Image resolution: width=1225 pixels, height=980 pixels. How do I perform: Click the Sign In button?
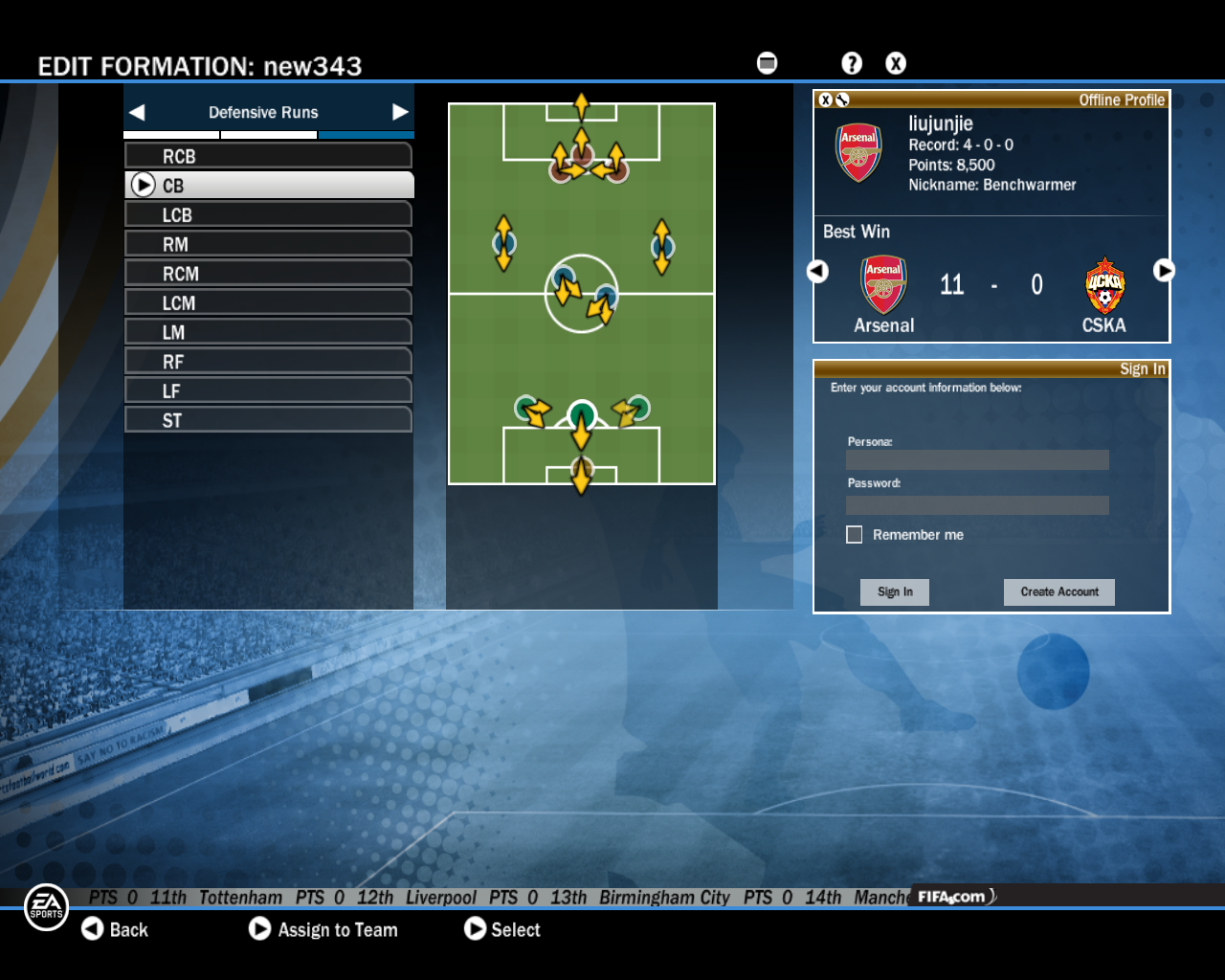895,592
